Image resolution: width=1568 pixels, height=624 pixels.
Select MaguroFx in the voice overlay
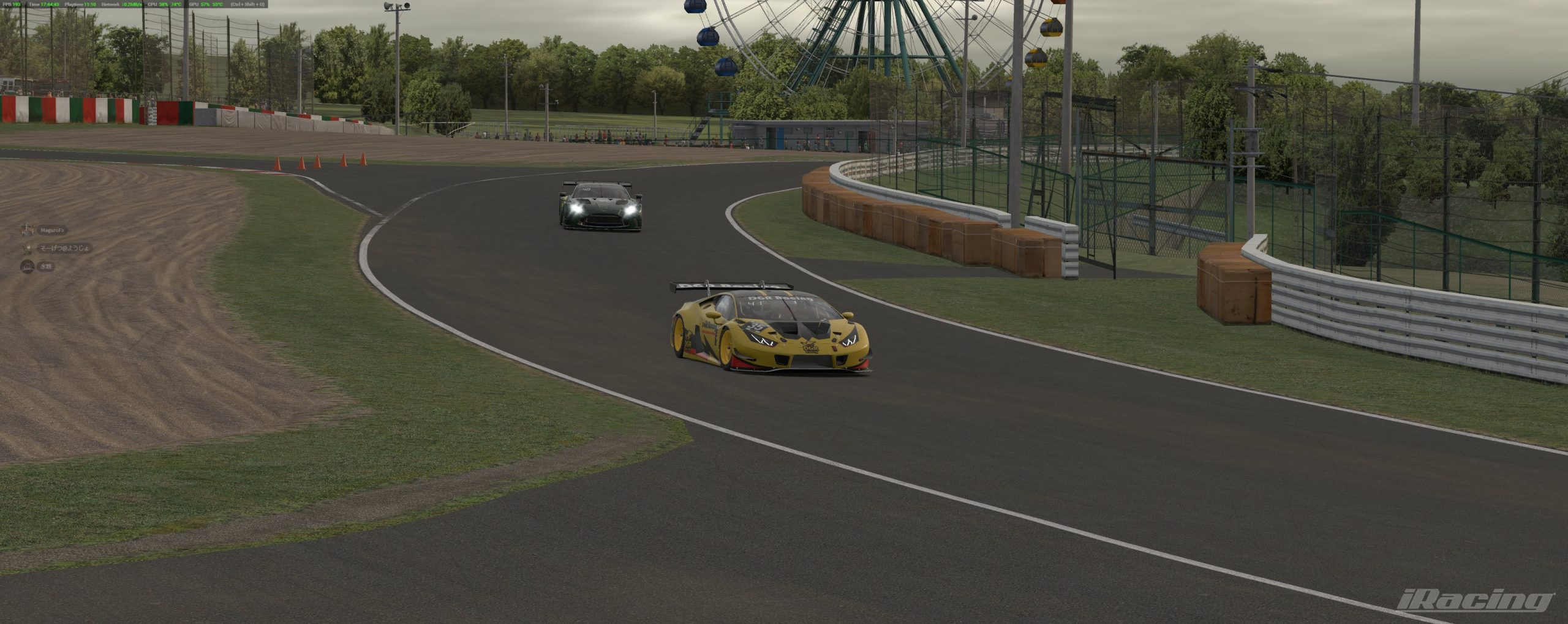tap(51, 230)
